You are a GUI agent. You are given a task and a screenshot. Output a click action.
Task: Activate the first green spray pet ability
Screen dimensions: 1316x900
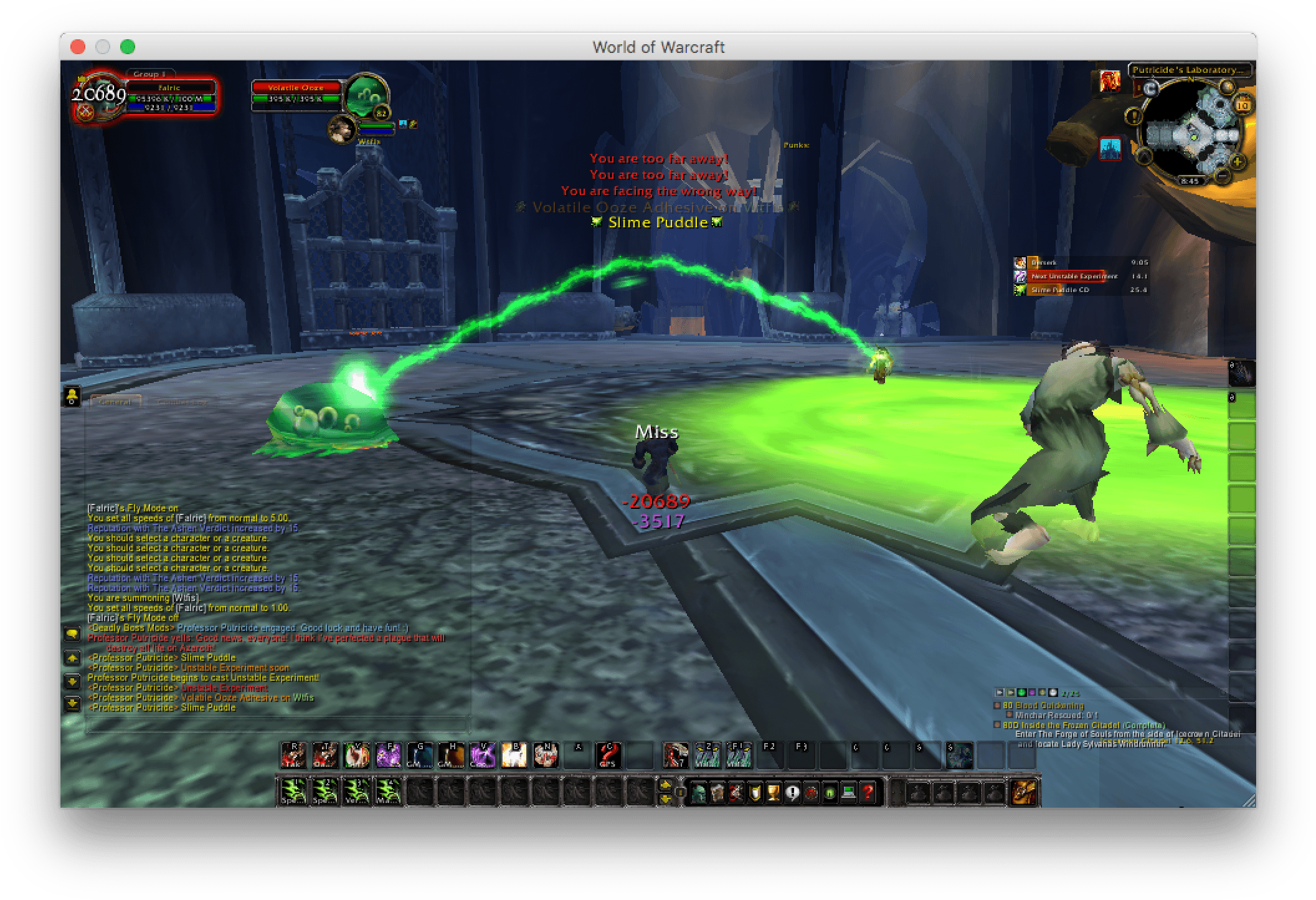(x=293, y=792)
